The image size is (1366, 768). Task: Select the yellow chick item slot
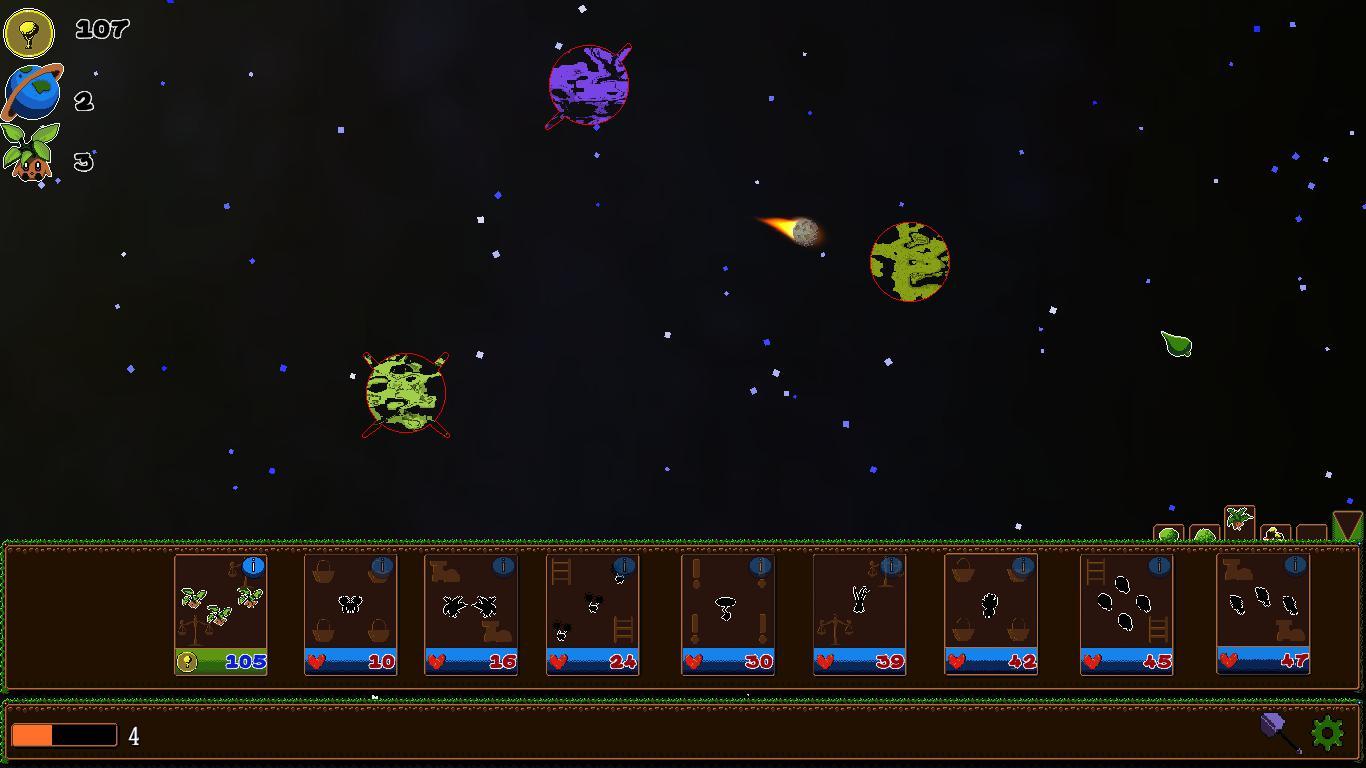click(x=1273, y=532)
